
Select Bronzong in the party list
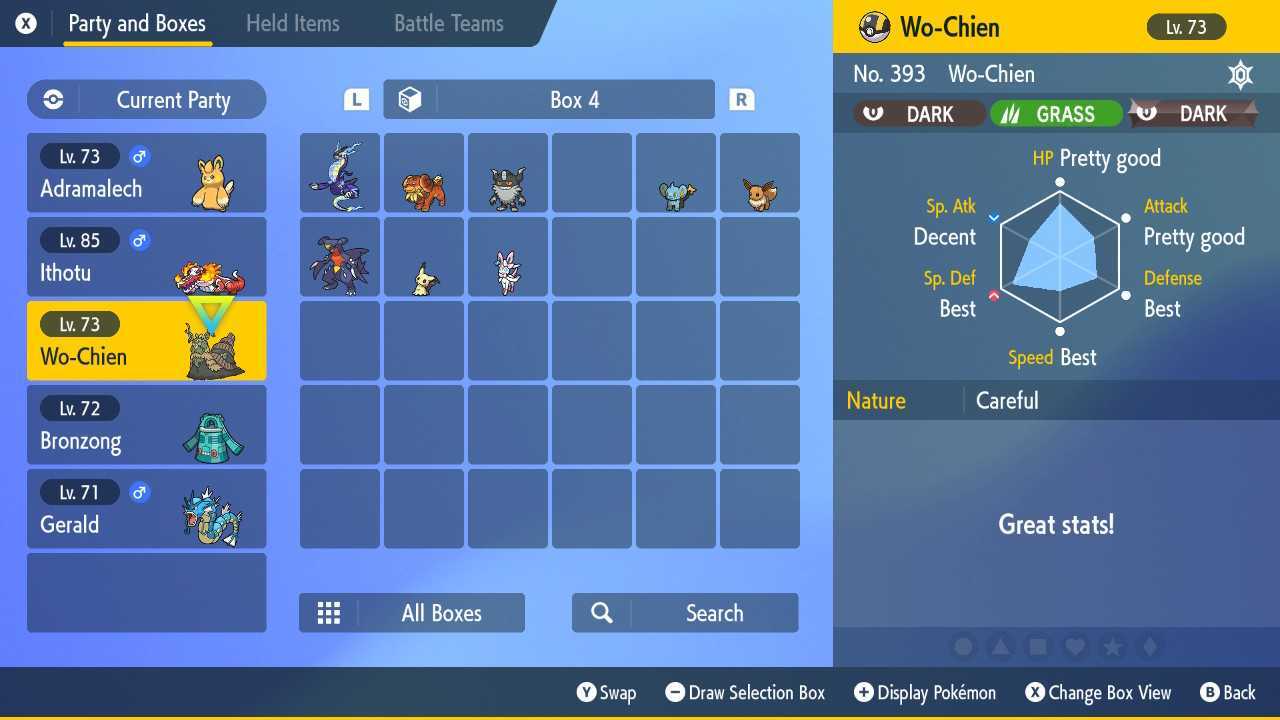(146, 424)
